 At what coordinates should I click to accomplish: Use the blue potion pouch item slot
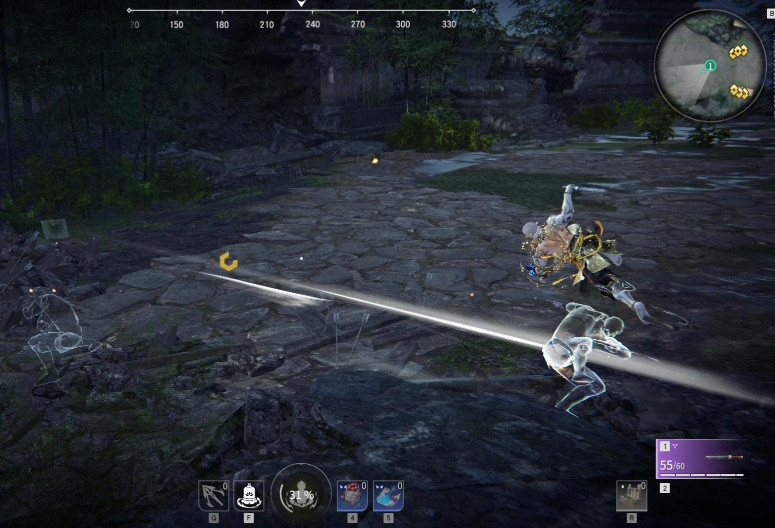pyautogui.click(x=388, y=496)
